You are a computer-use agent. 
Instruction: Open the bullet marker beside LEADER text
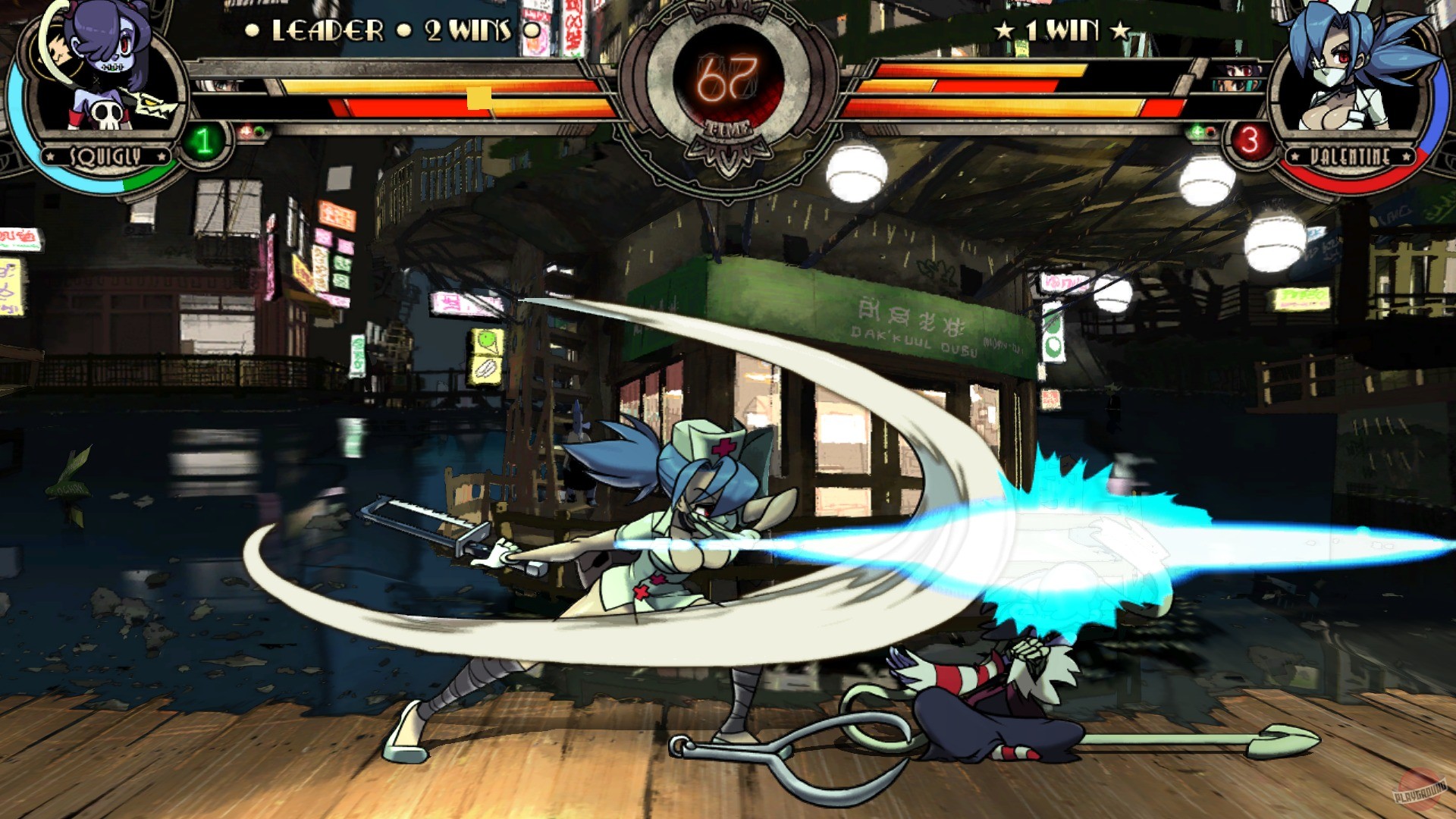coord(251,29)
